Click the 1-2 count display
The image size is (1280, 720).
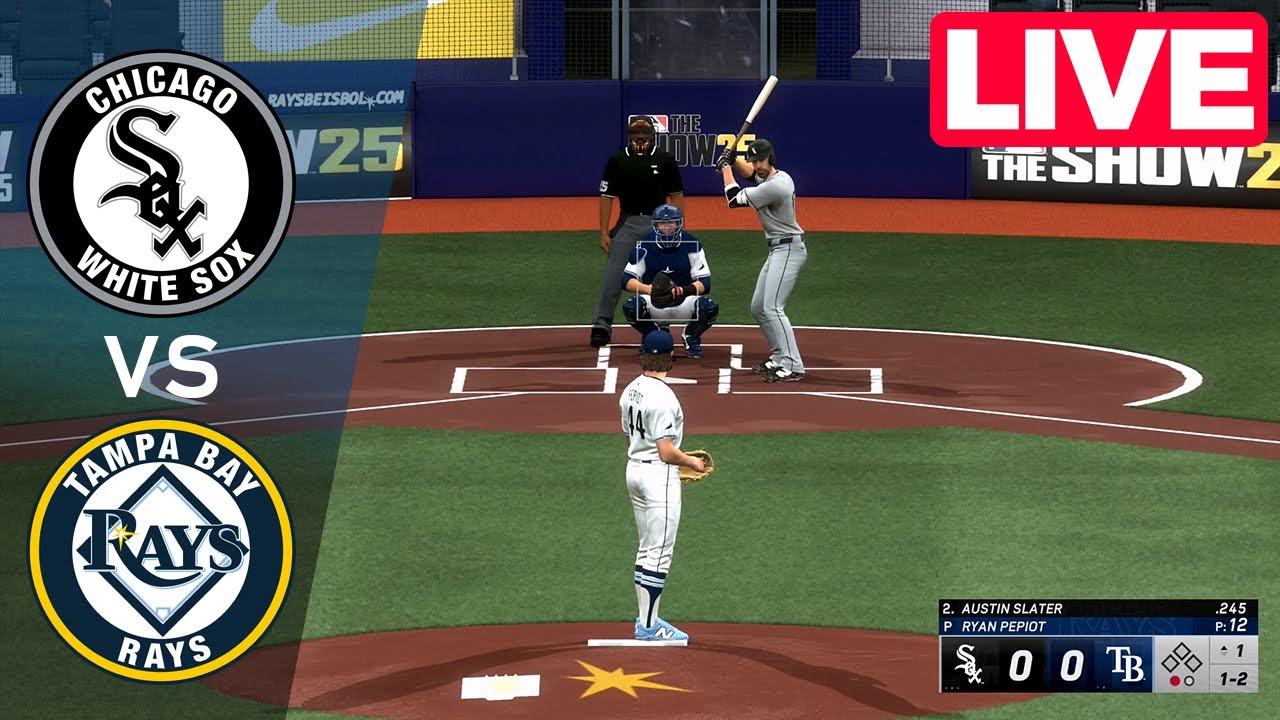tap(1233, 677)
